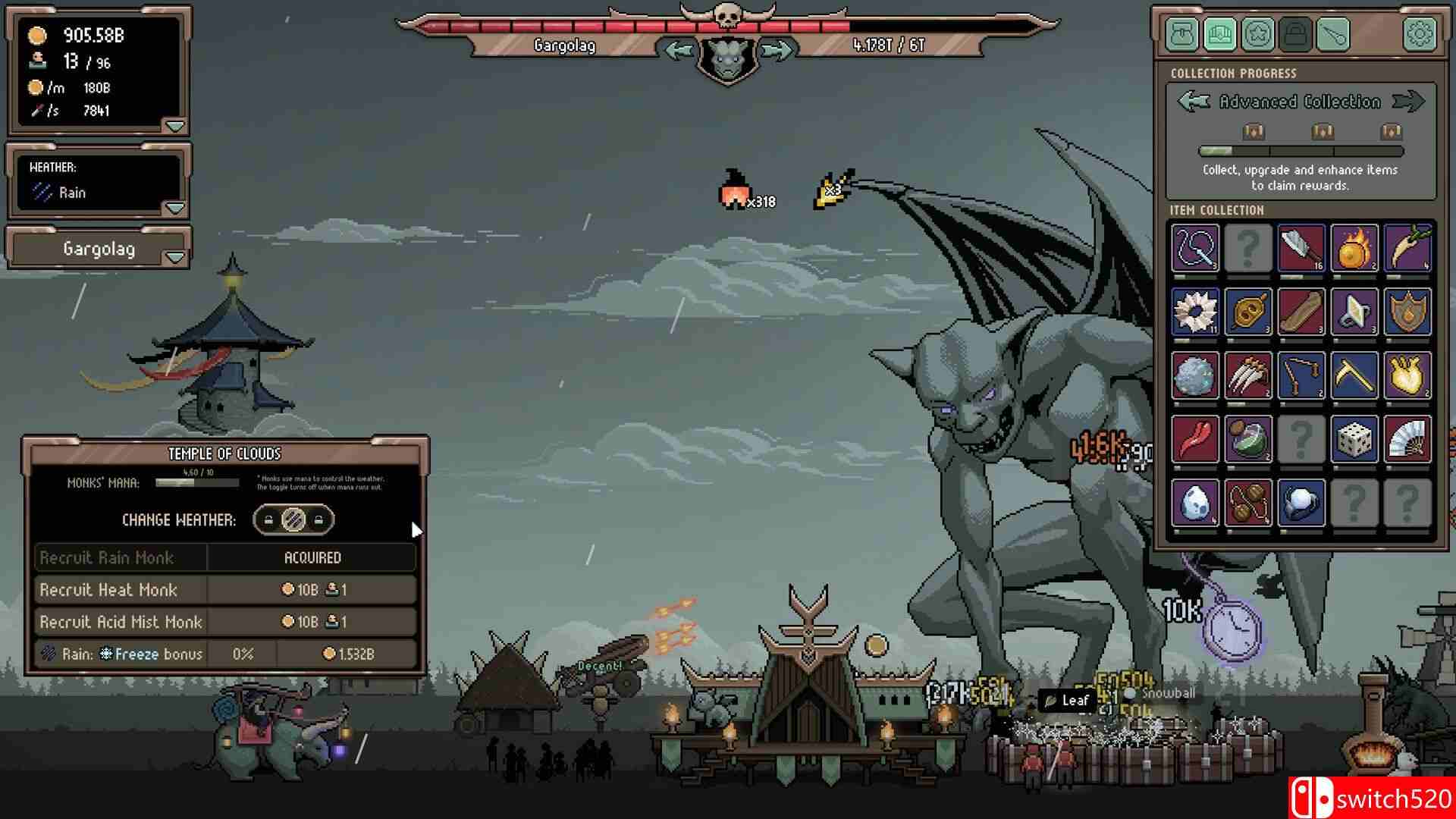Click the left lock beside Change Weather
Screen dimensions: 1456x819
pos(268,521)
